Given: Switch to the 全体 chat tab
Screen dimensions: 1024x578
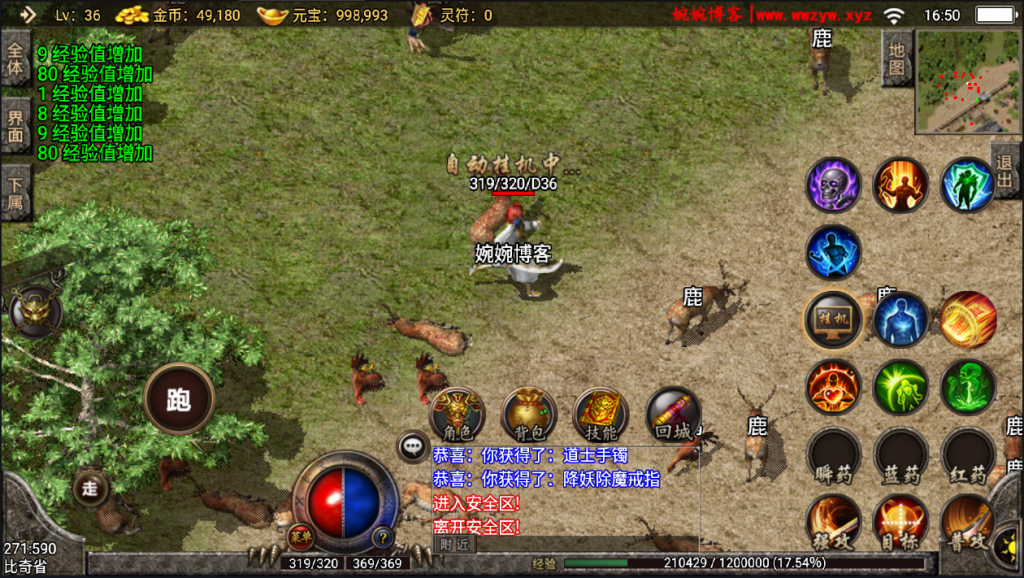Looking at the screenshot, I should click(x=15, y=59).
